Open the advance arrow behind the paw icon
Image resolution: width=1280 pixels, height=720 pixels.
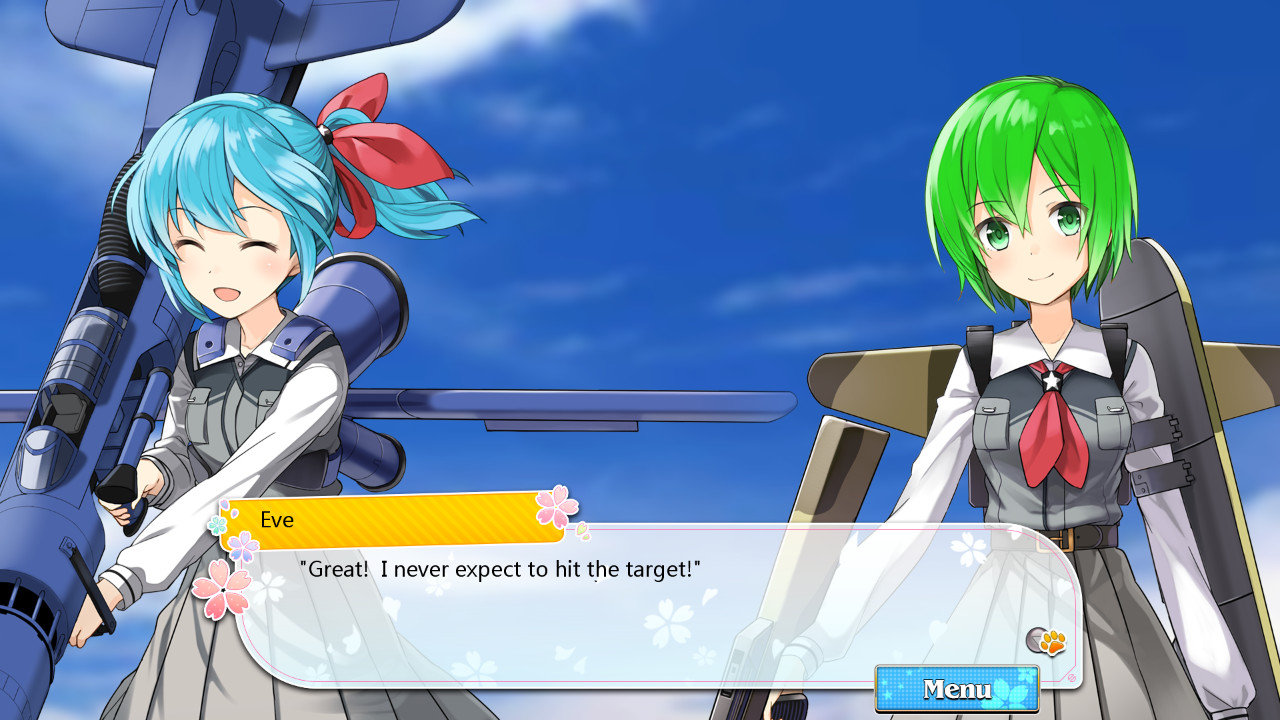(x=1035, y=639)
